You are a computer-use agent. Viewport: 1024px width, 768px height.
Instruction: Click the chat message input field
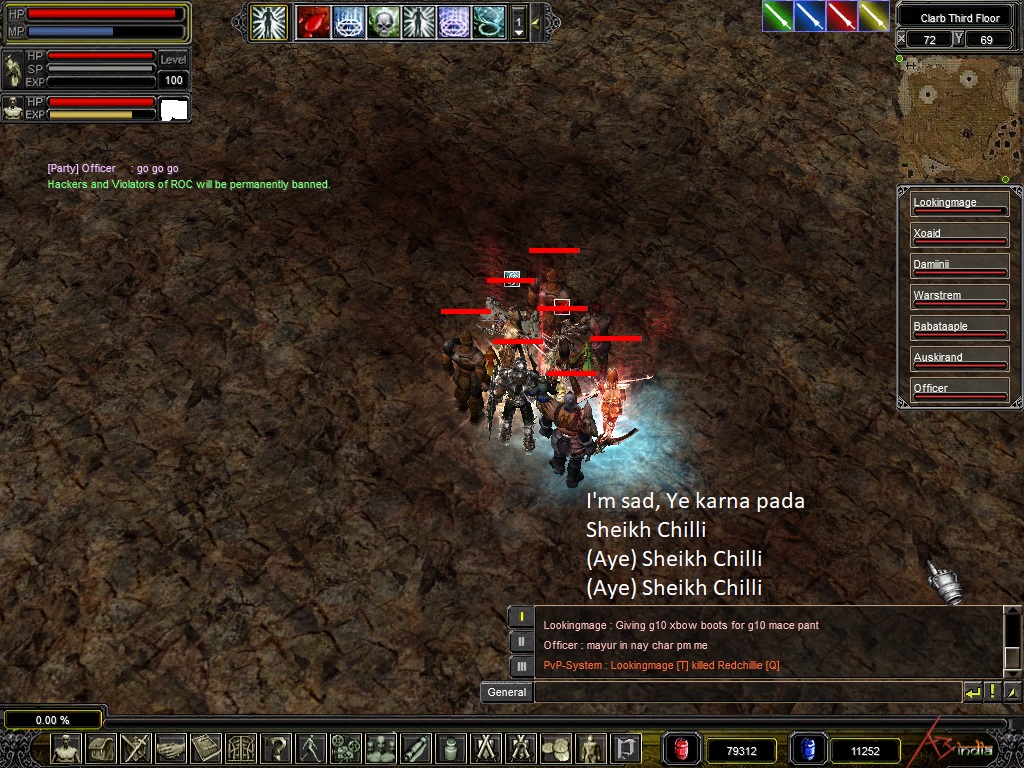point(747,692)
